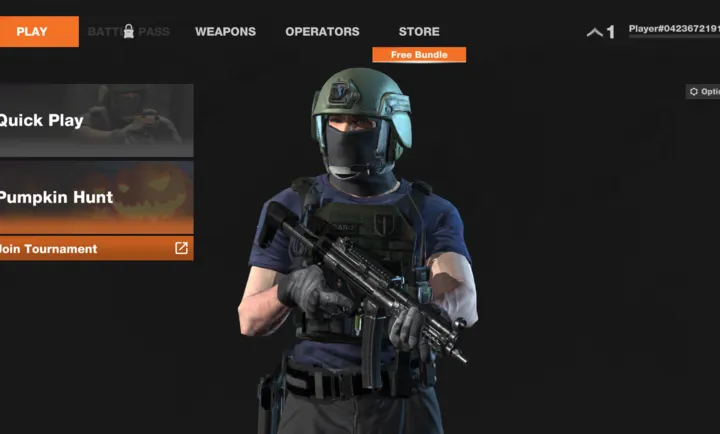
Task: Open the Operators tab
Action: pos(322,31)
